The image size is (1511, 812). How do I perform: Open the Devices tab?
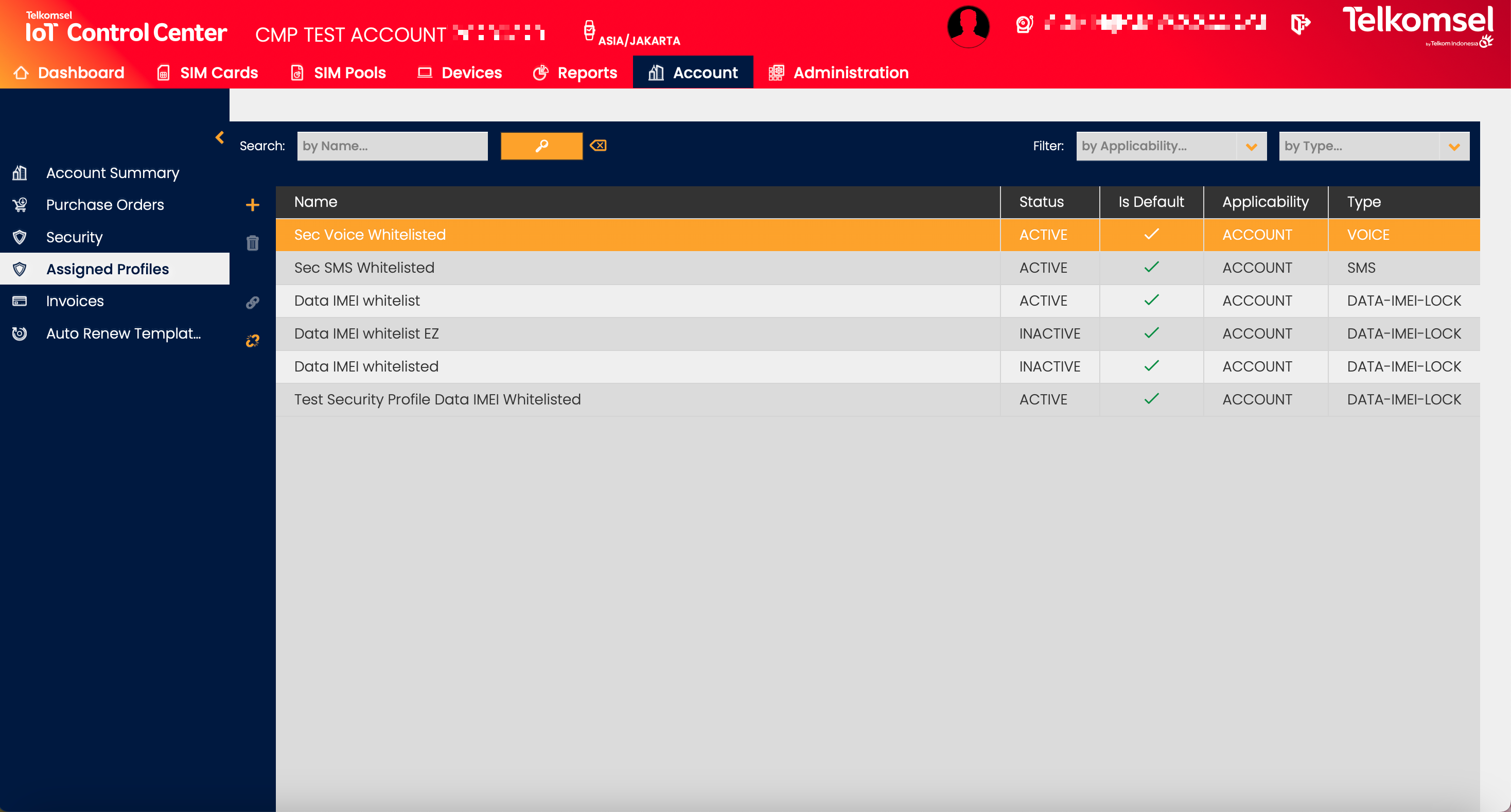460,73
